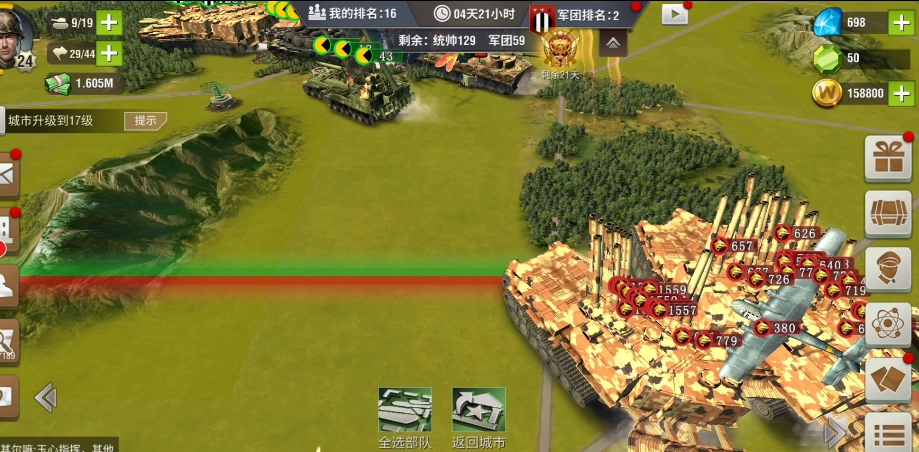Viewport: 919px width, 452px height.
Task: Open the list menu icon
Action: (887, 434)
